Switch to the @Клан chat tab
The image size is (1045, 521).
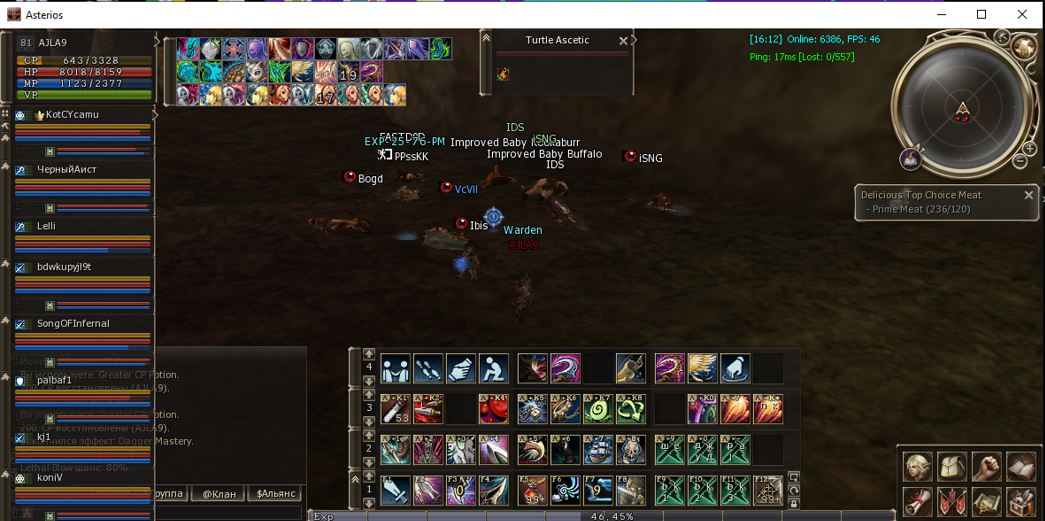219,494
